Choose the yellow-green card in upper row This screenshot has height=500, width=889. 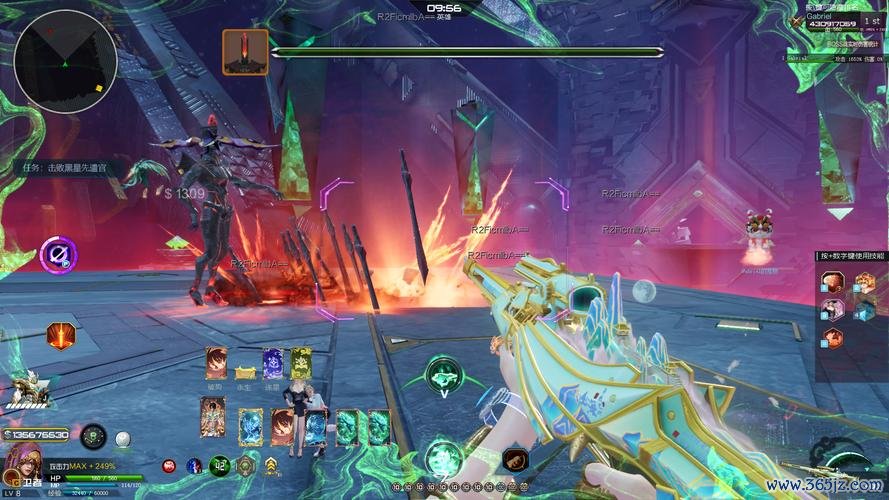[x=300, y=364]
